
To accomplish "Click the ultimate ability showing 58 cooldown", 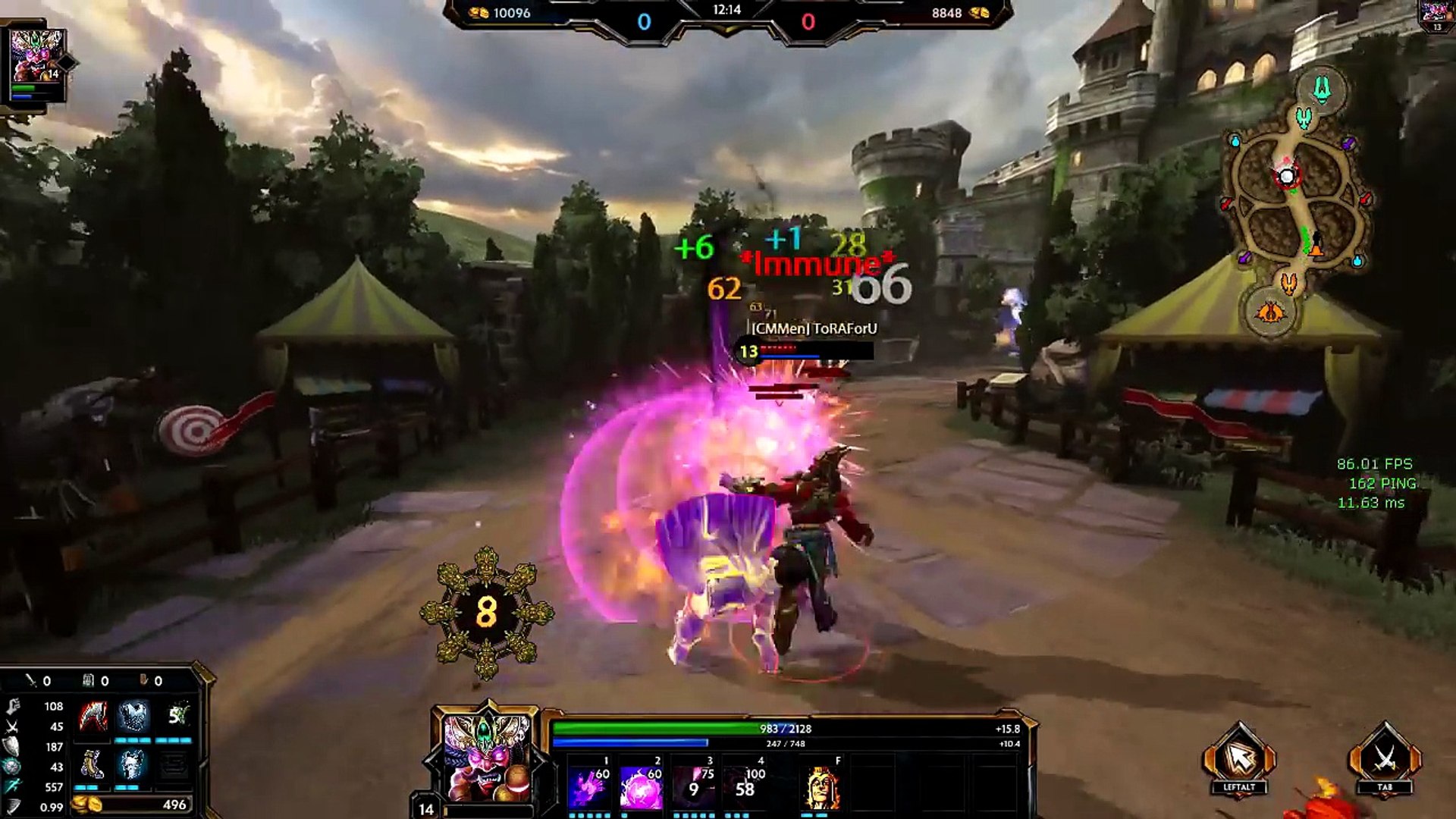I will point(745,788).
